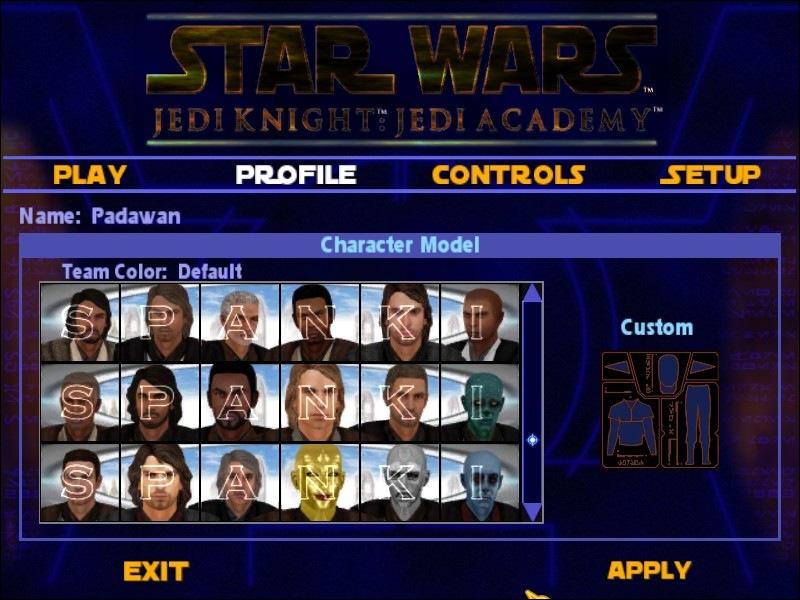Open the PLAY menu
This screenshot has width=800, height=600.
click(x=90, y=175)
